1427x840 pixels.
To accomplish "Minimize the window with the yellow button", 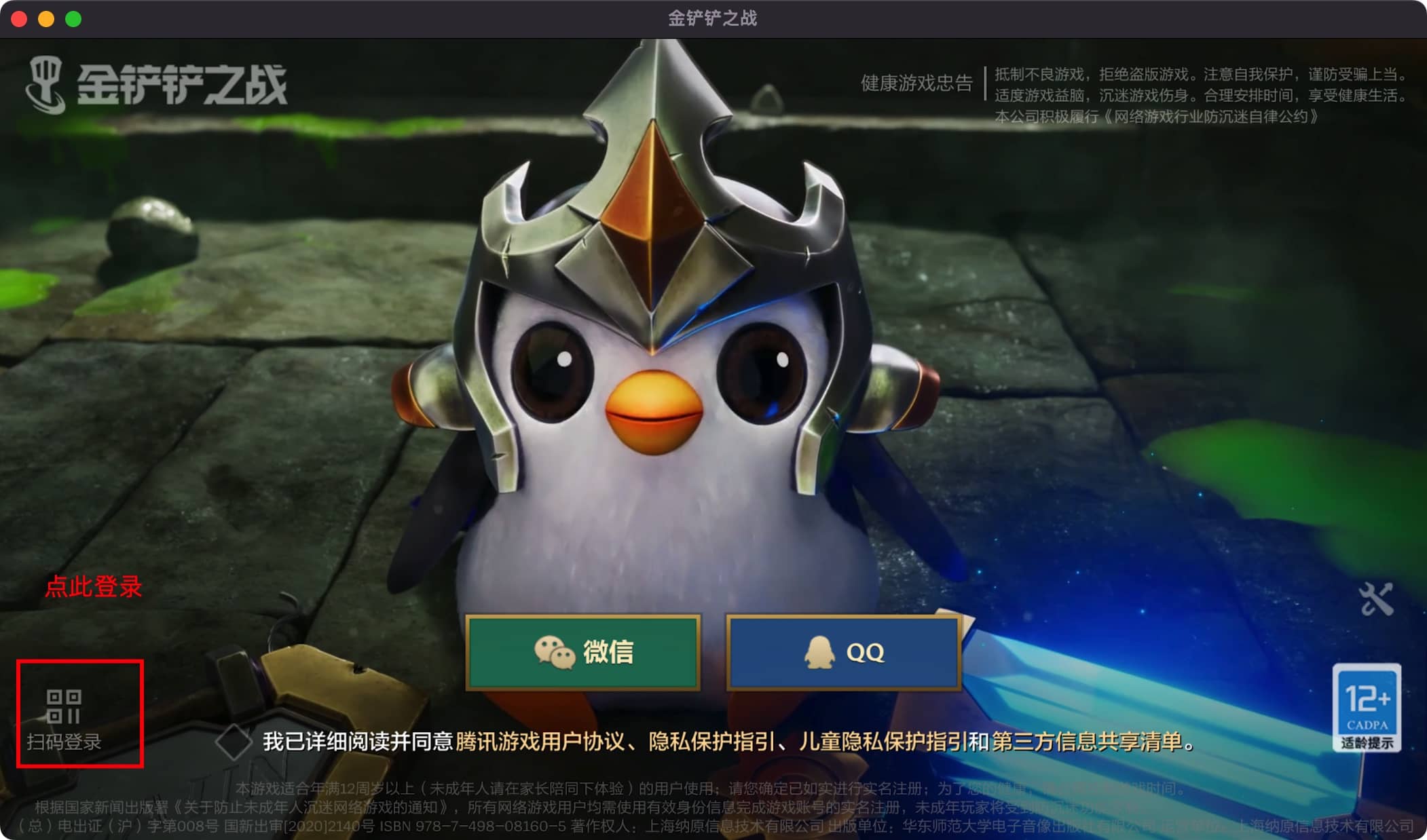I will tap(46, 19).
